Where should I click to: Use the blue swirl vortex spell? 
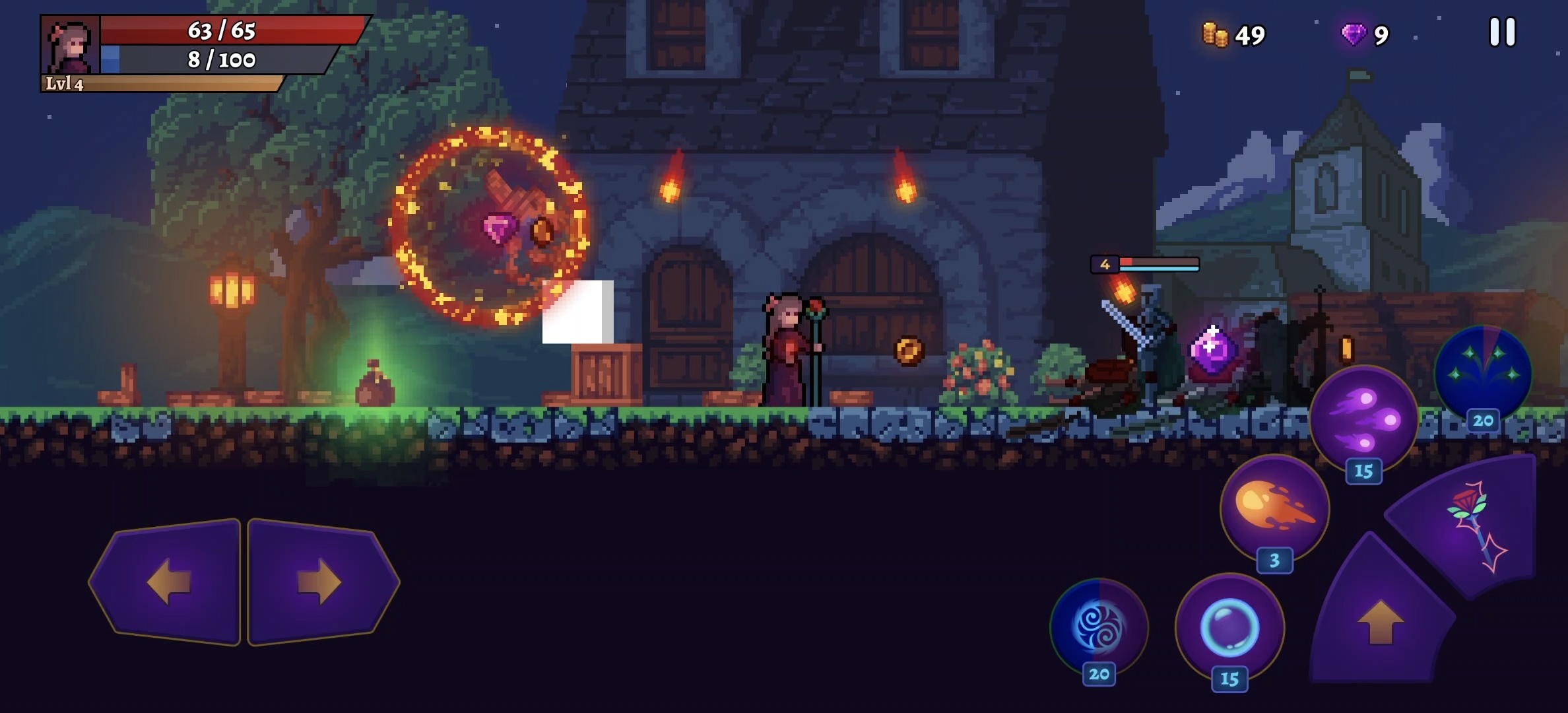pyautogui.click(x=1099, y=626)
